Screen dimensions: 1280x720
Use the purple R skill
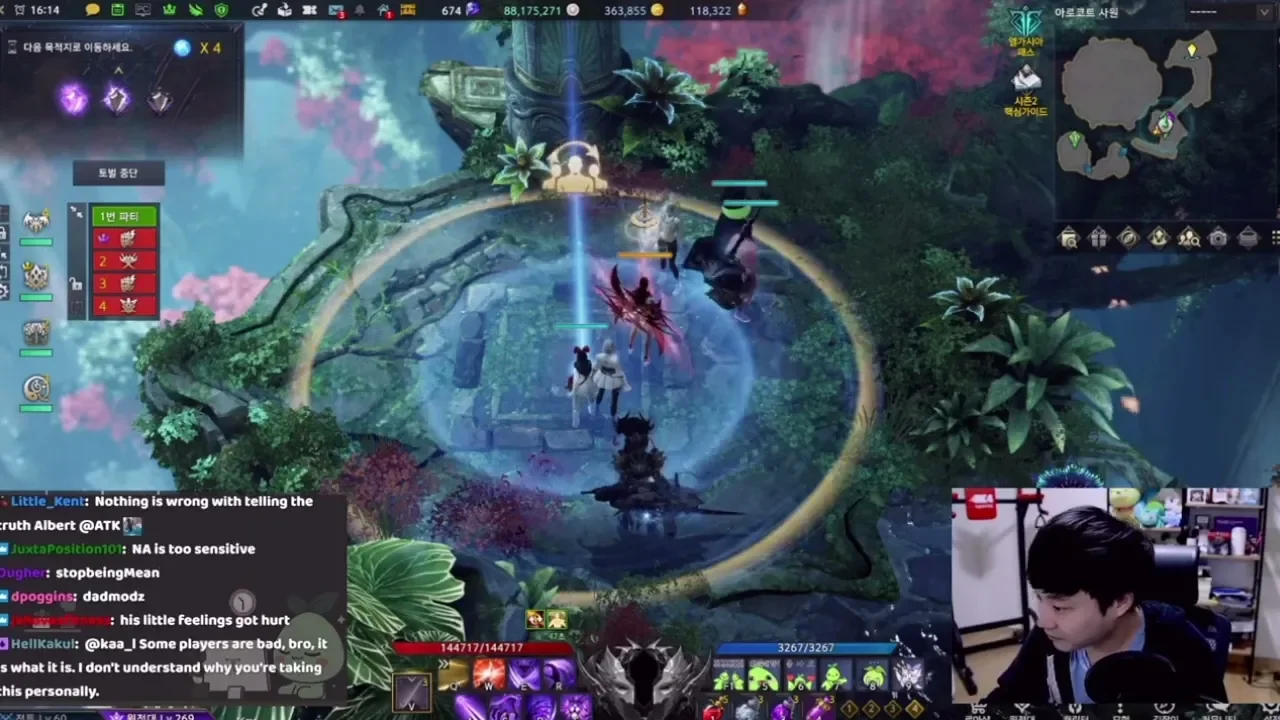point(560,675)
